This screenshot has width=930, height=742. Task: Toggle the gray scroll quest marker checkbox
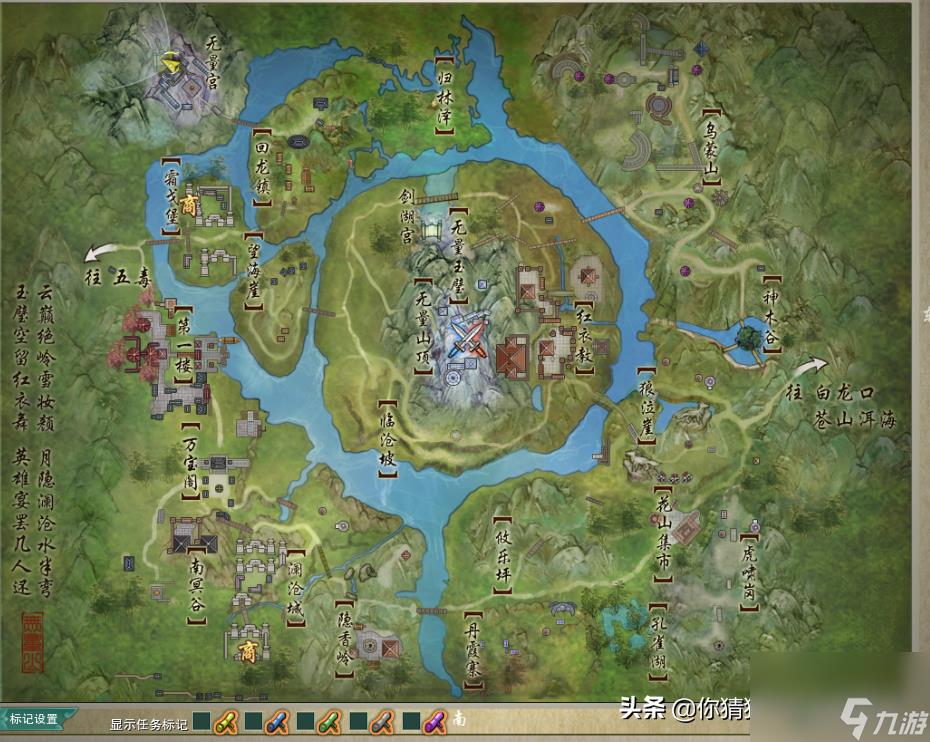[x=358, y=720]
